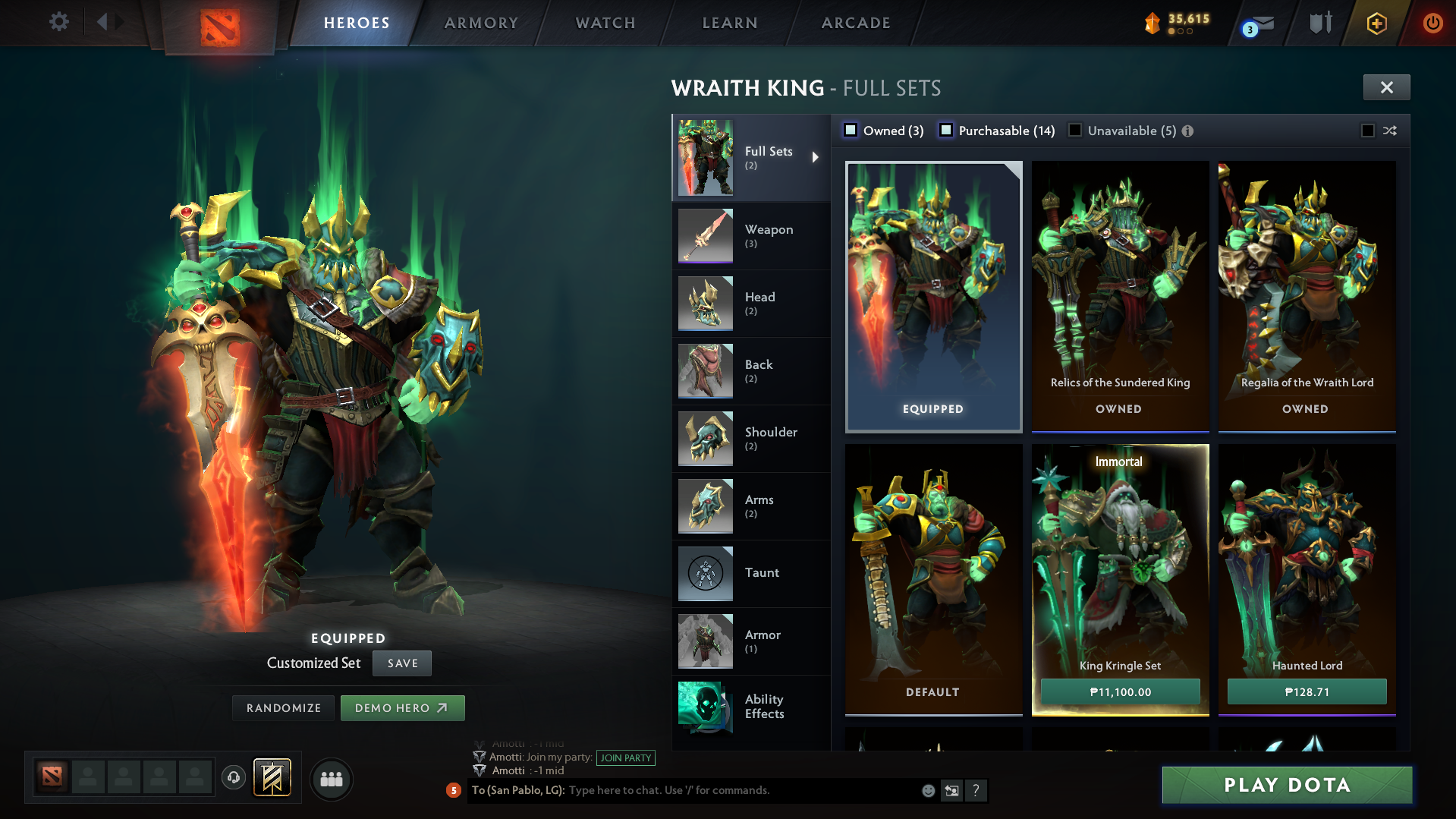1456x819 pixels.
Task: Check the Unavailable (5) filter box
Action: [1075, 131]
